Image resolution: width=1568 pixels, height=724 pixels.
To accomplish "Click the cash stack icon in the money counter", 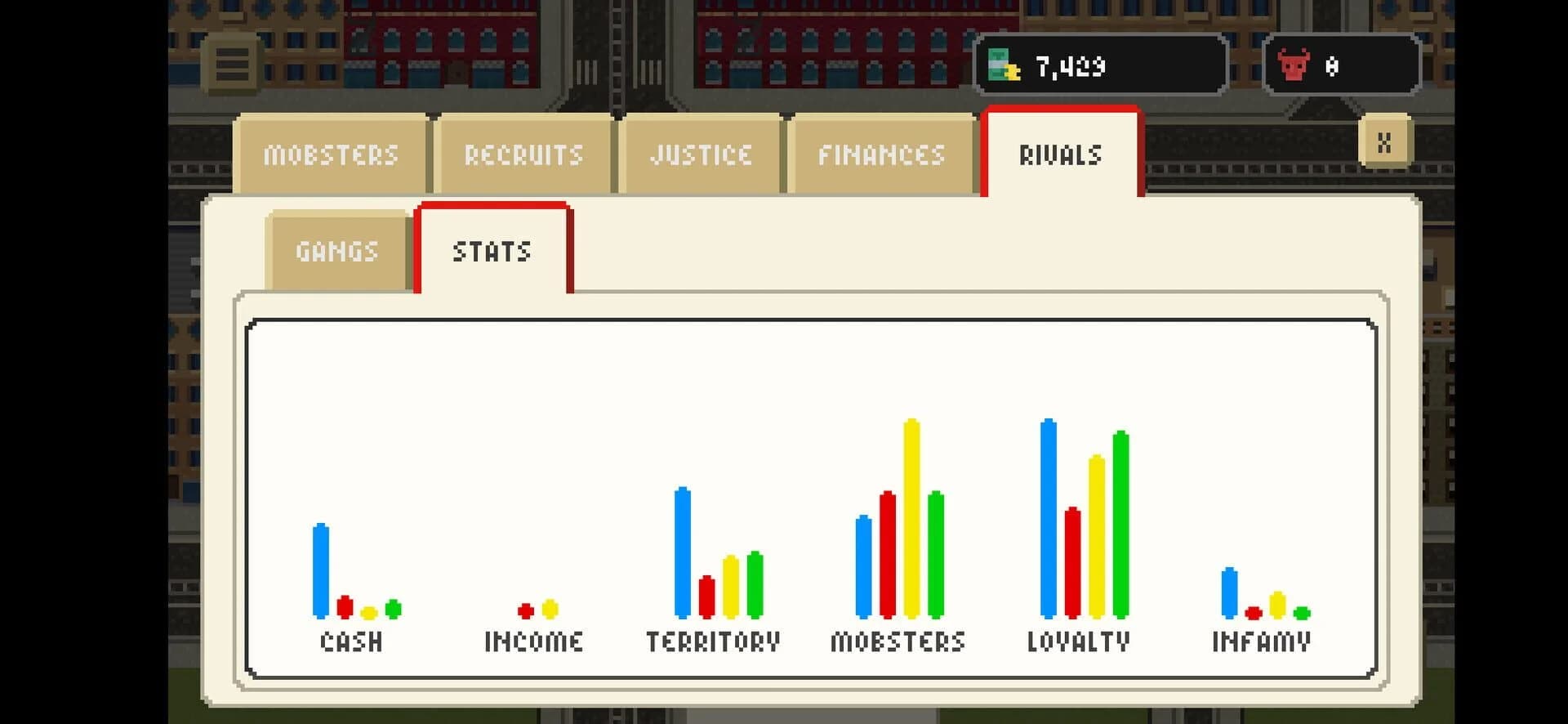I will [x=1003, y=66].
